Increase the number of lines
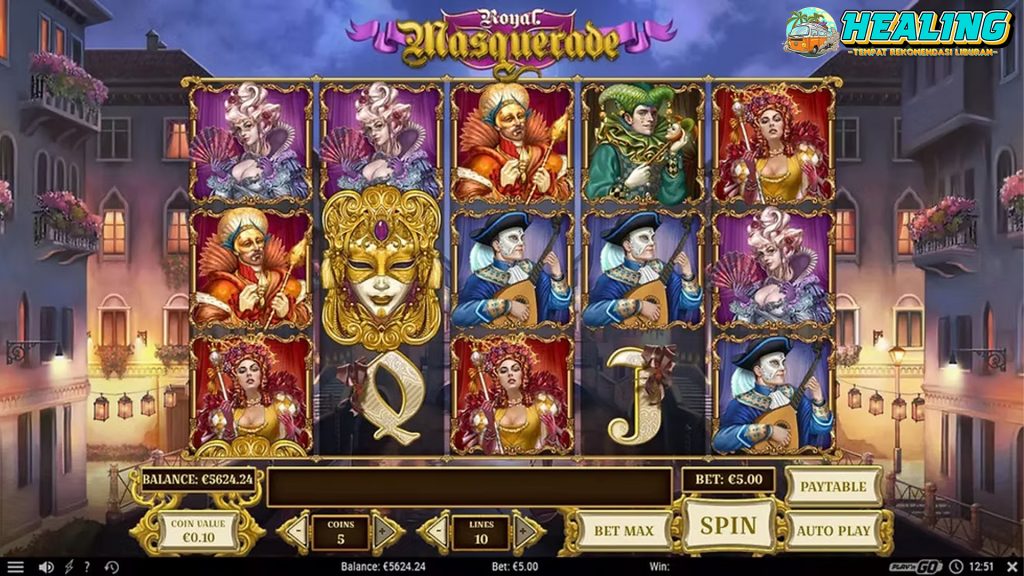1024x576 pixels. [x=527, y=531]
